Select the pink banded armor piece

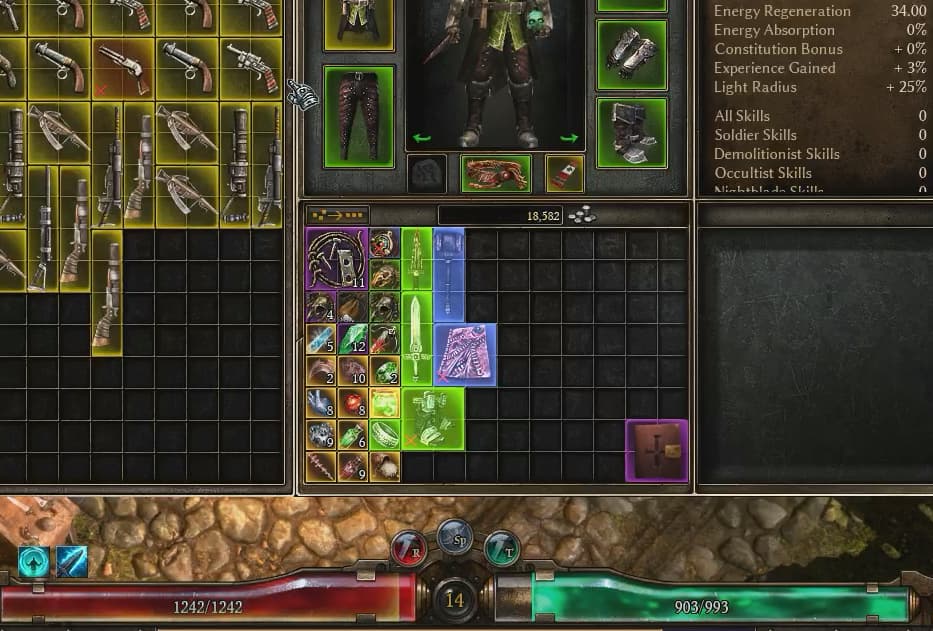pyautogui.click(x=465, y=354)
